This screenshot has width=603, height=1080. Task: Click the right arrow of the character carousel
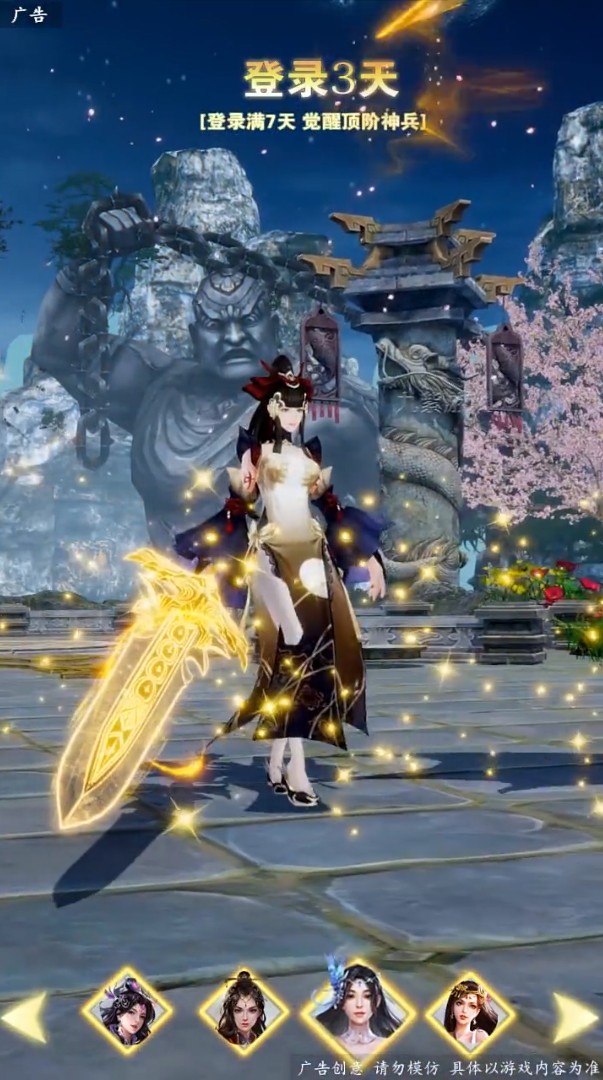tap(575, 1017)
